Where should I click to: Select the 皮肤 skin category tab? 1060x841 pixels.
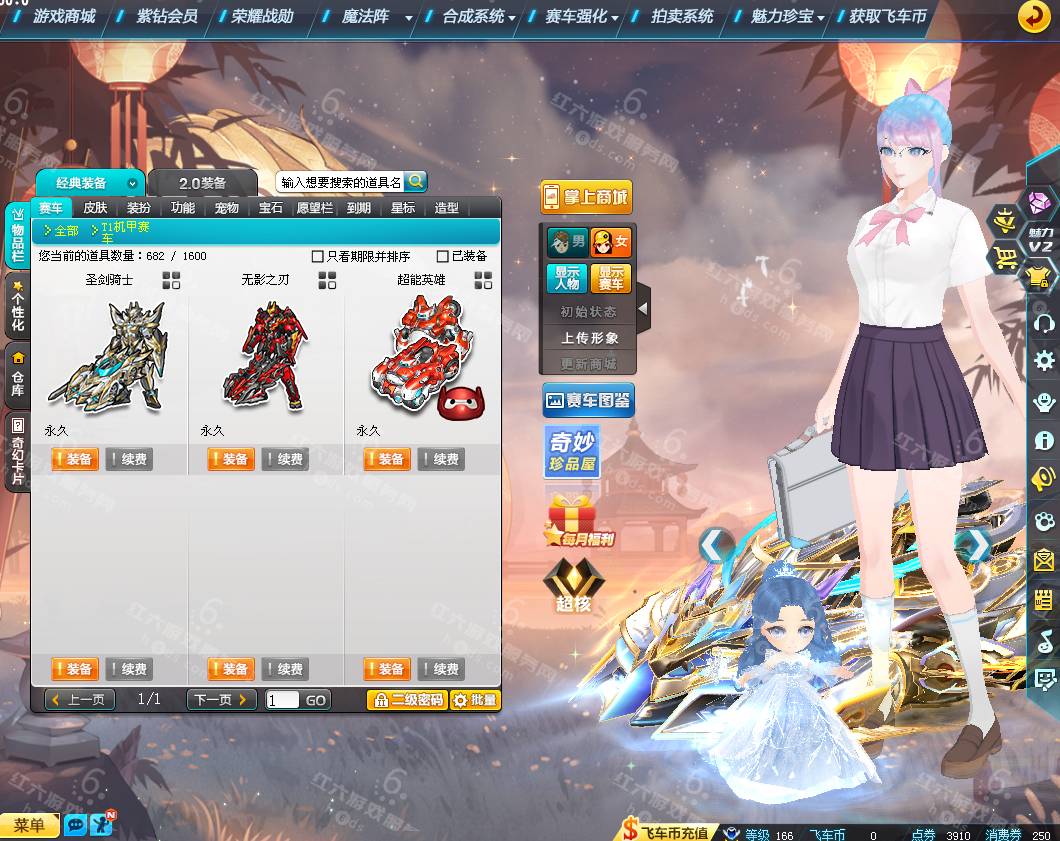(x=95, y=208)
